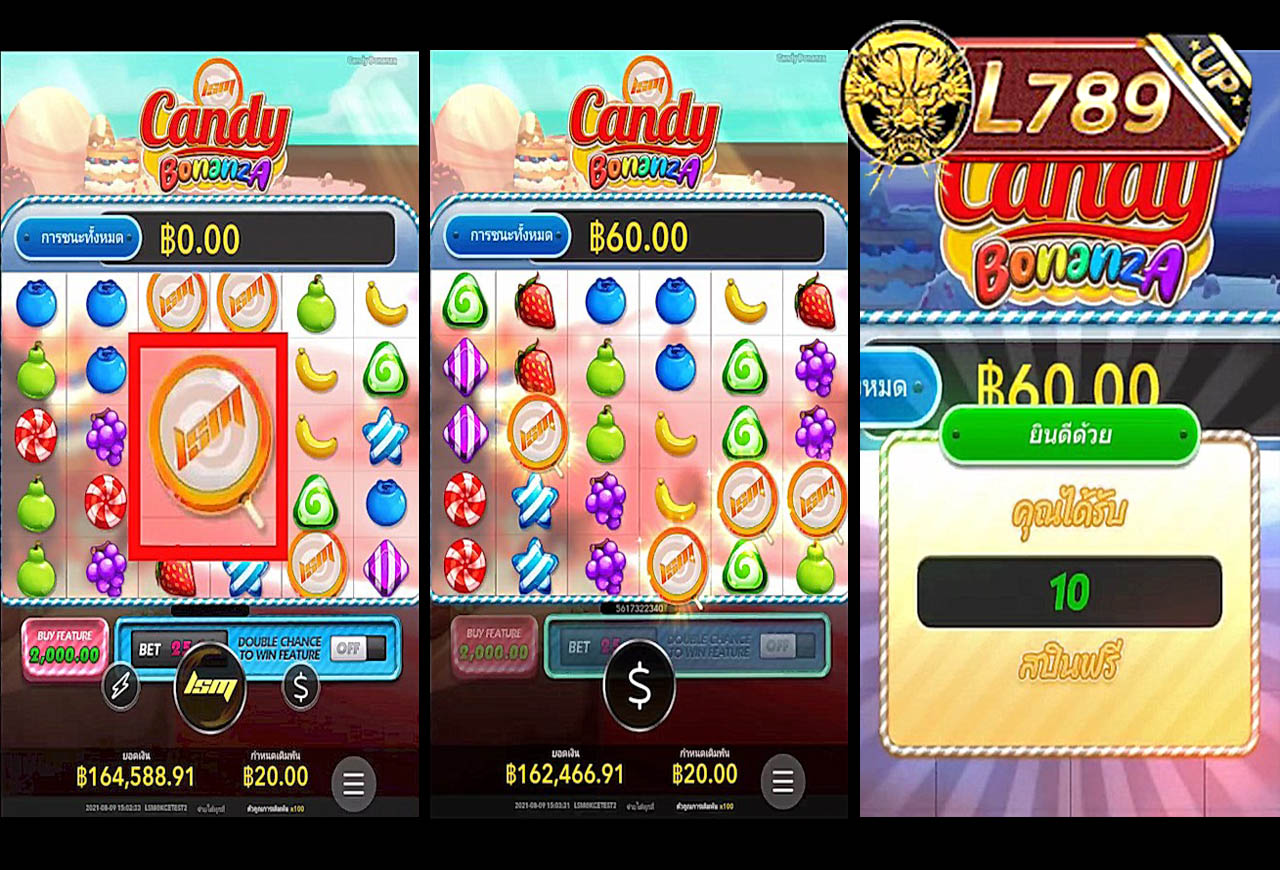
Task: Click the hamburger menu icon bottom right
Action: coord(352,784)
